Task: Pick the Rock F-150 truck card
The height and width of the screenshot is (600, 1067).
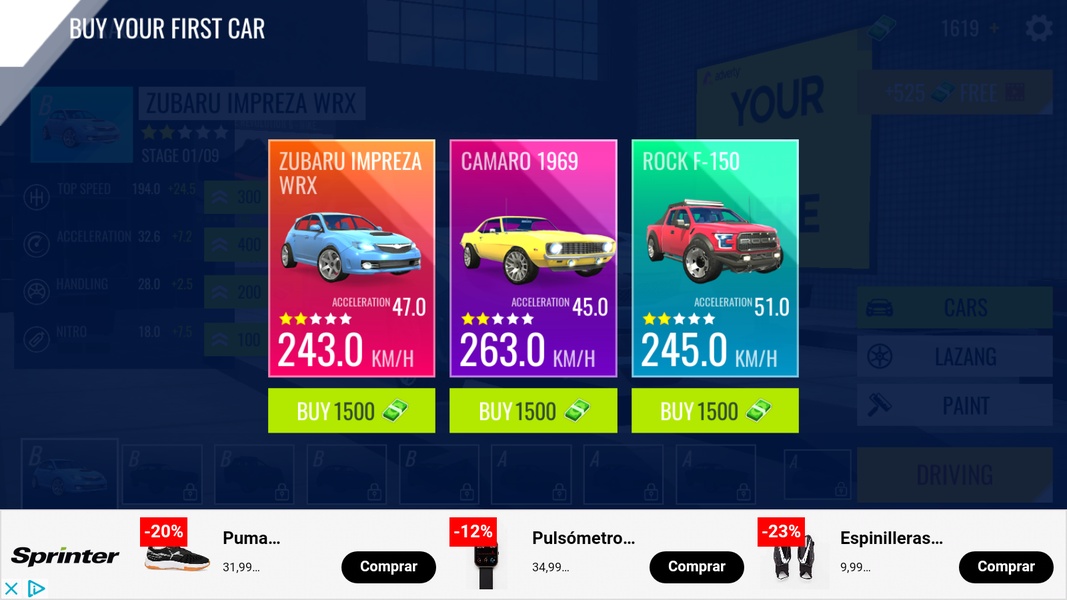Action: pyautogui.click(x=715, y=258)
